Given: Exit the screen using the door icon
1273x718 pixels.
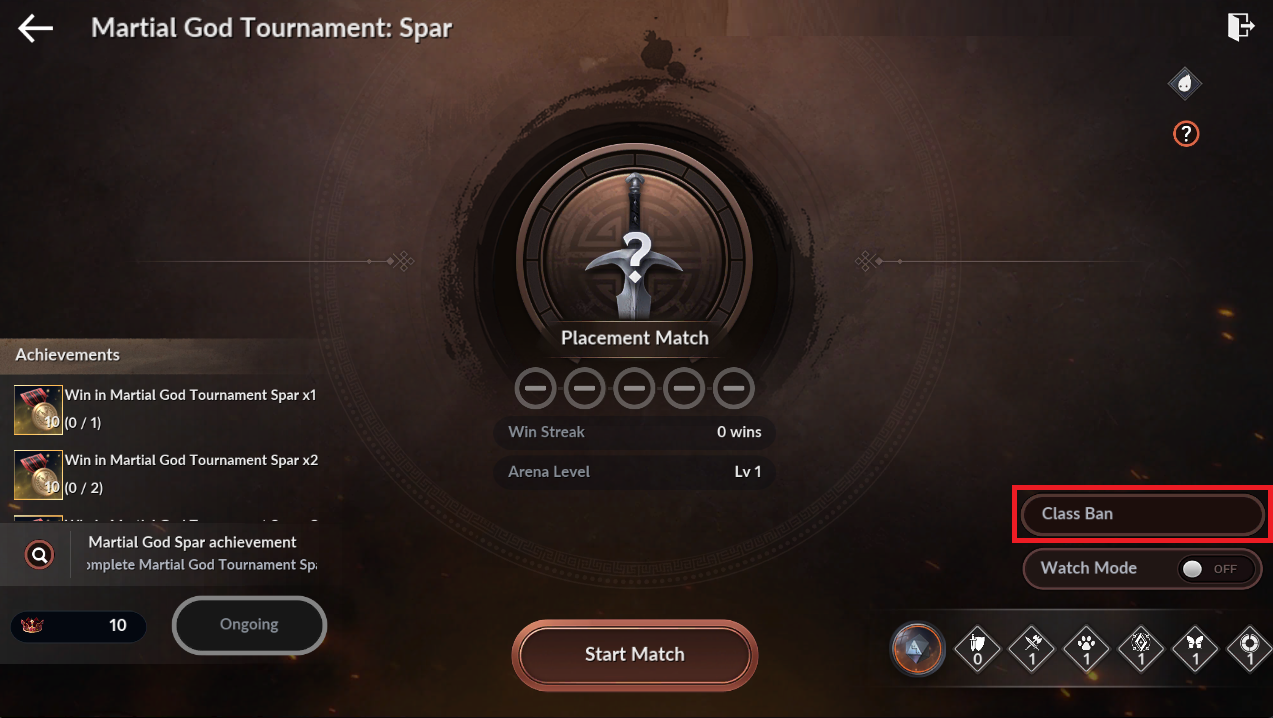Looking at the screenshot, I should [x=1240, y=27].
